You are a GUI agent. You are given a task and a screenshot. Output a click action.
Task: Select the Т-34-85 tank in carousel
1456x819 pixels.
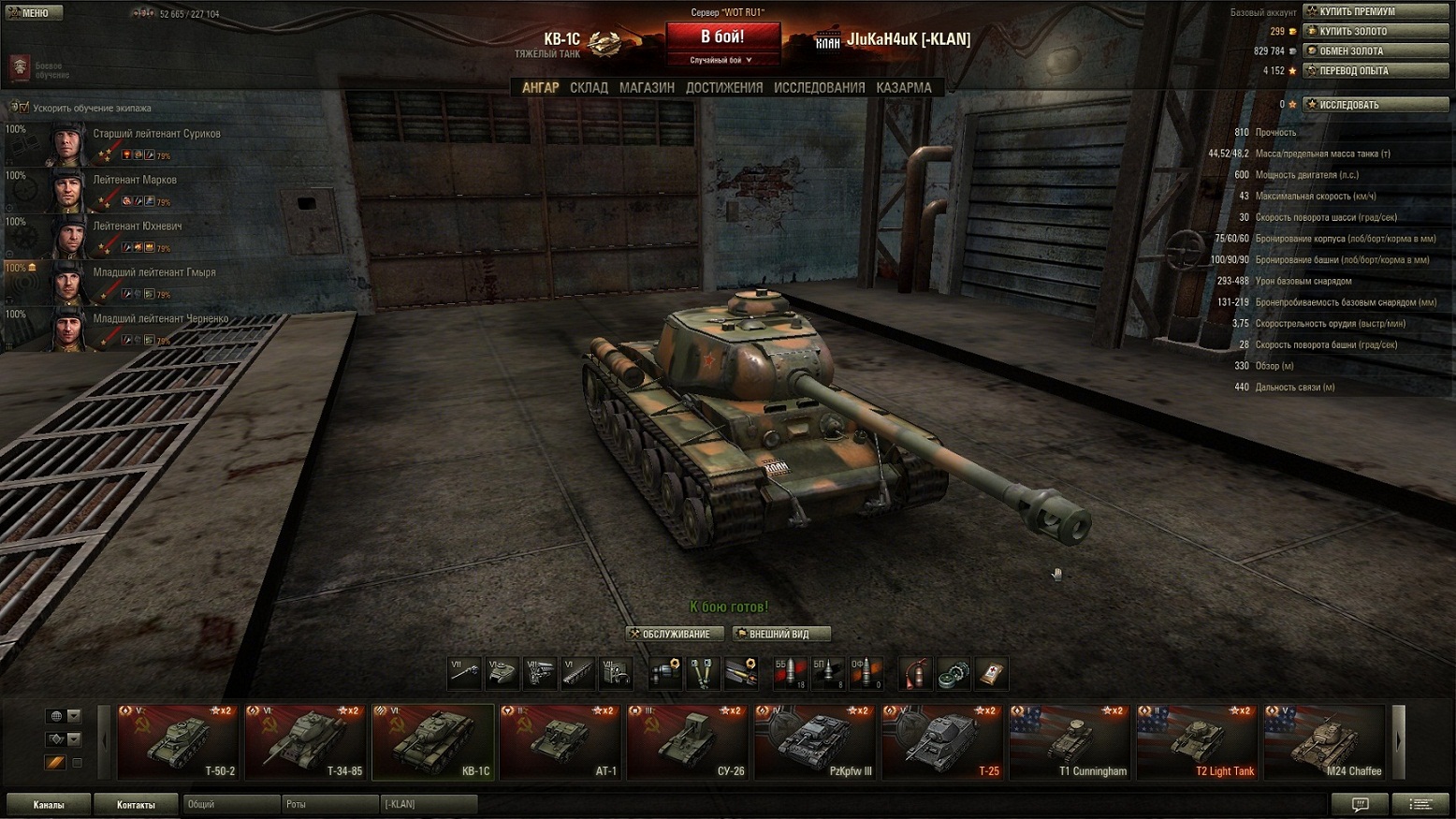[306, 741]
